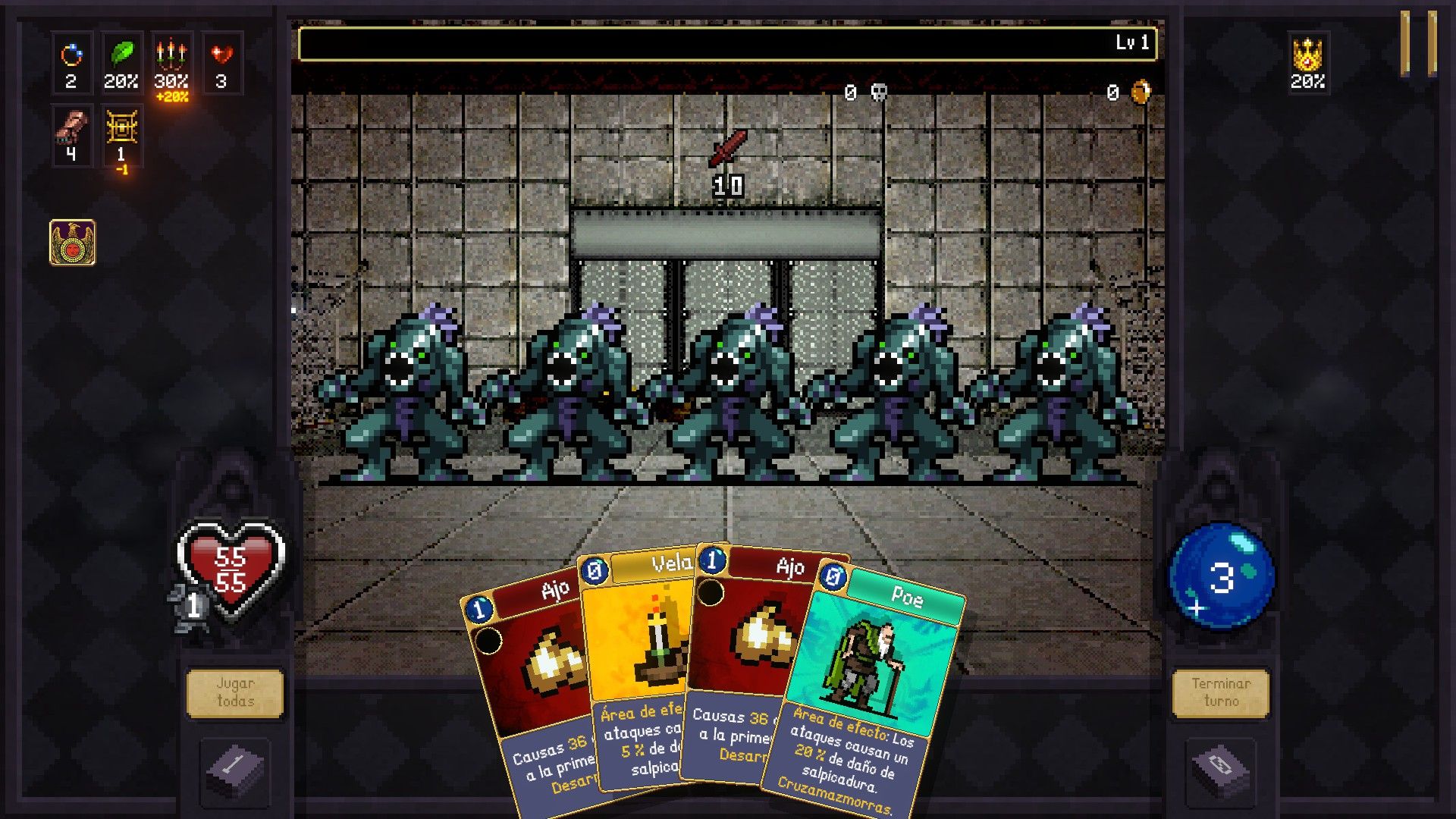Click the Jugar todas button
1456x819 pixels.
tap(235, 692)
